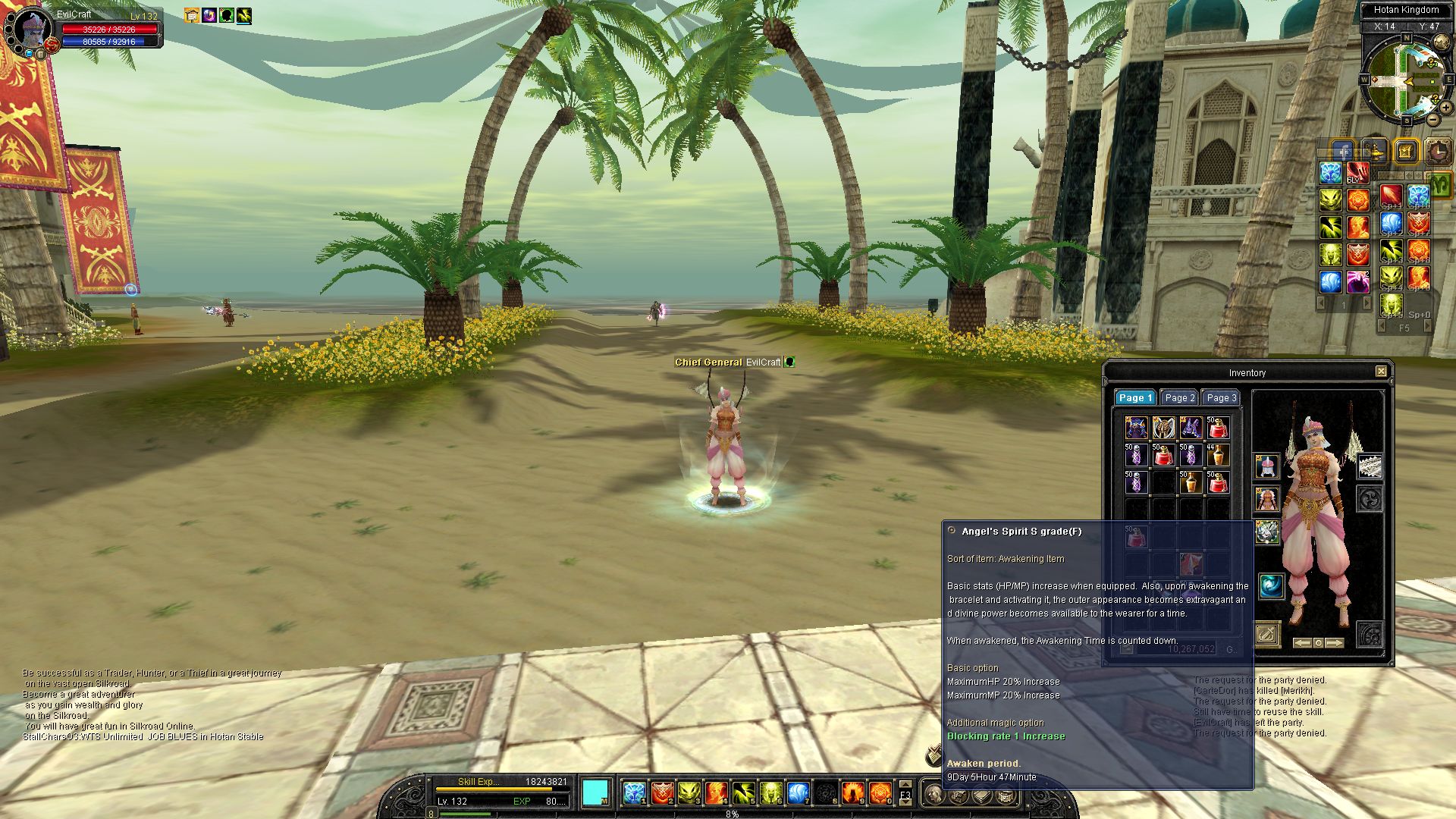1456x819 pixels.
Task: Click the orange potion stack of 44
Action: pos(1217,456)
